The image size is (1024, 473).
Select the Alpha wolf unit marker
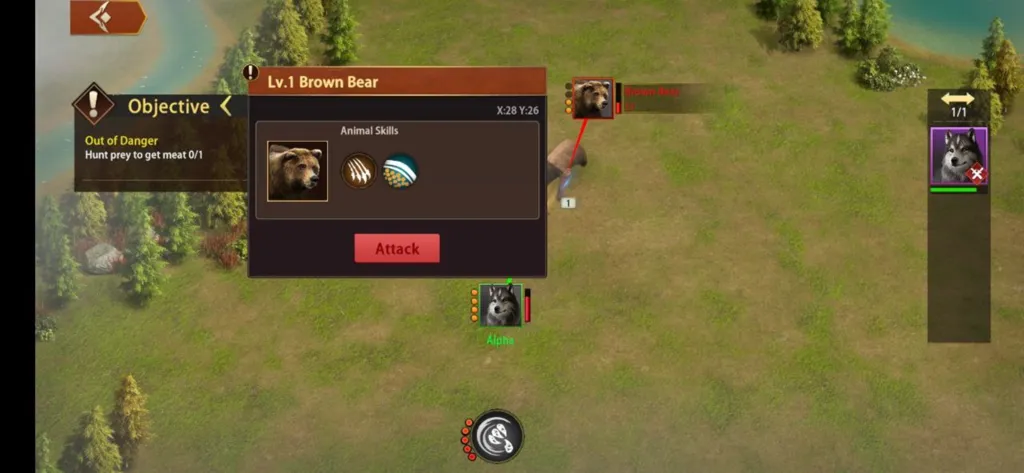pos(500,305)
